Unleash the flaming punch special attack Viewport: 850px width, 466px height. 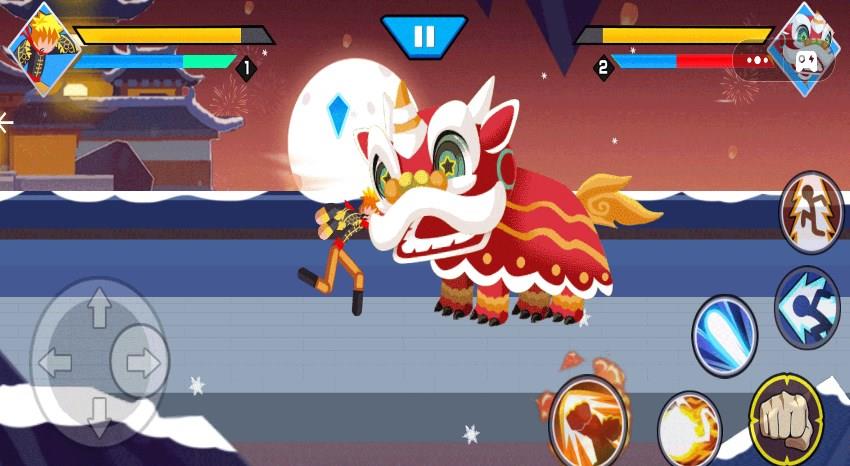(x=589, y=418)
